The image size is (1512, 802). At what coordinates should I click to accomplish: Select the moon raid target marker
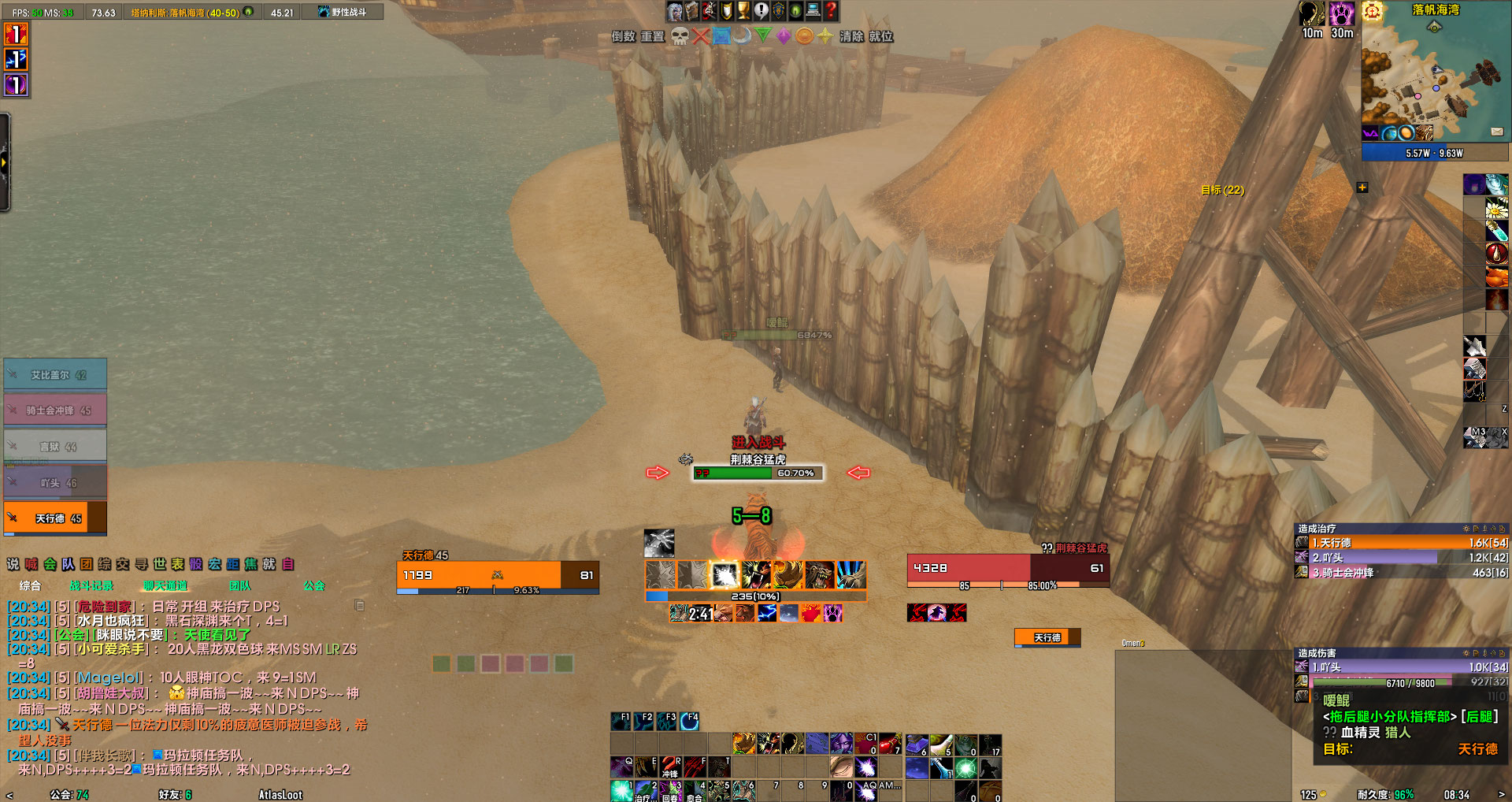pyautogui.click(x=741, y=36)
